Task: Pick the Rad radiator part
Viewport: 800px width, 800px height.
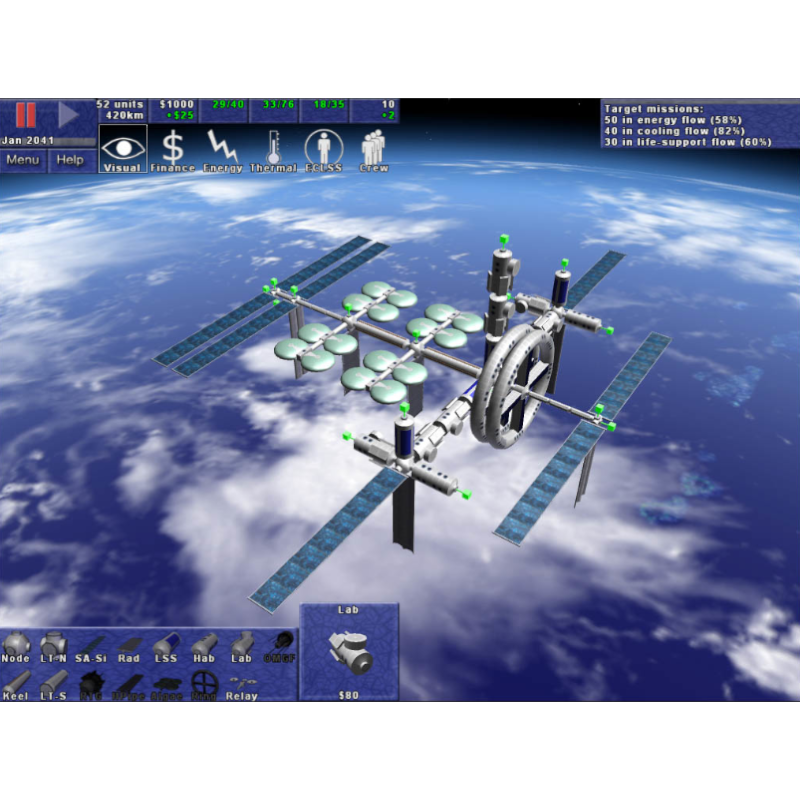Action: pos(129,646)
